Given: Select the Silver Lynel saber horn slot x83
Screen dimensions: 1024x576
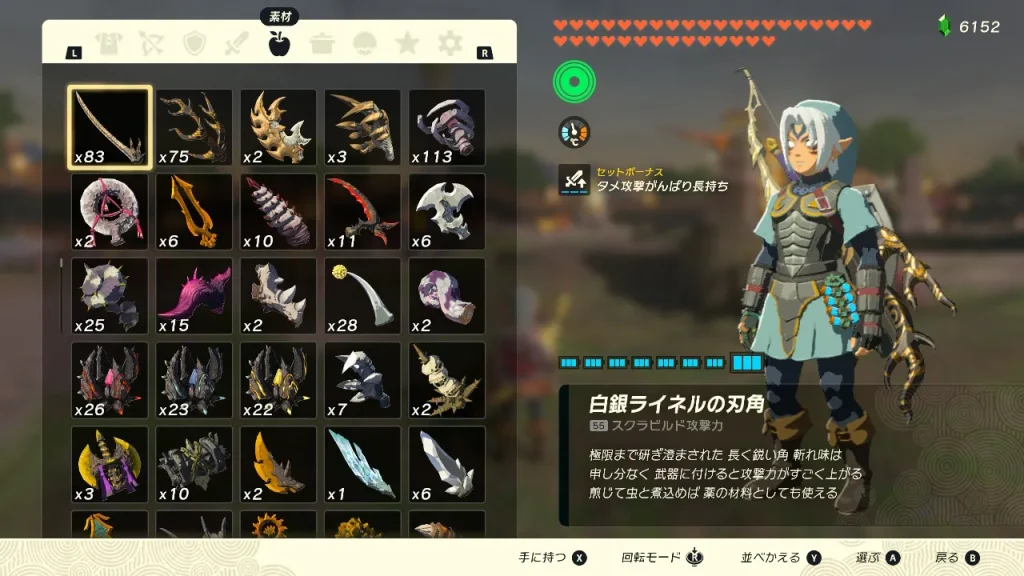Looking at the screenshot, I should (110, 127).
